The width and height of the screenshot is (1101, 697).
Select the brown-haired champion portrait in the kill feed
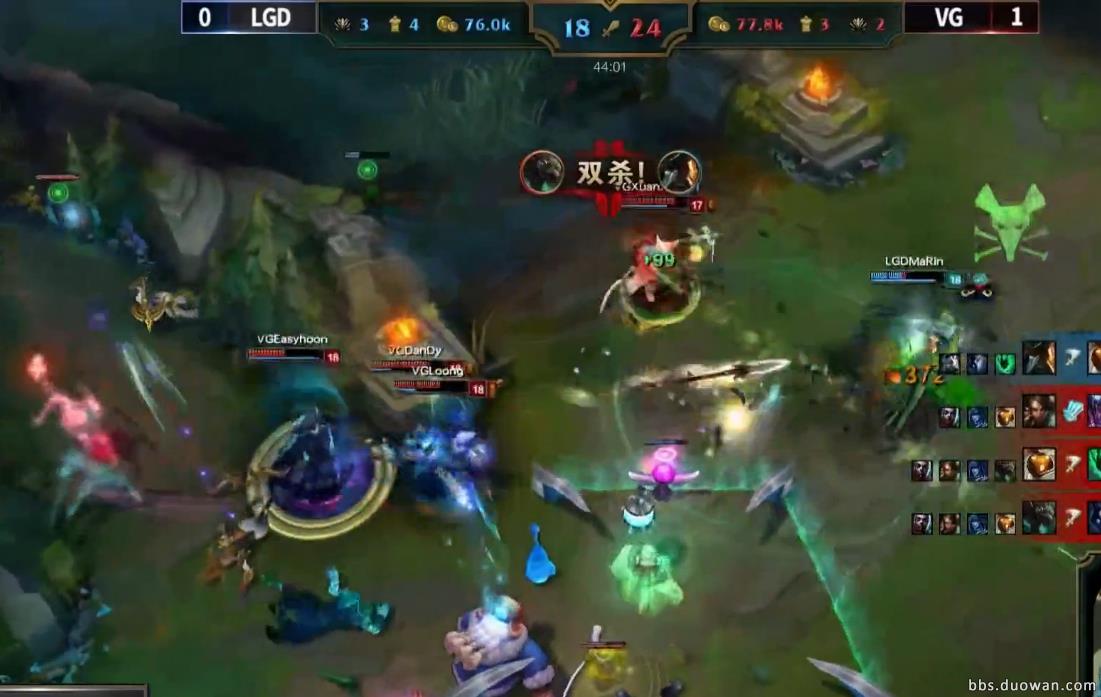(1039, 411)
